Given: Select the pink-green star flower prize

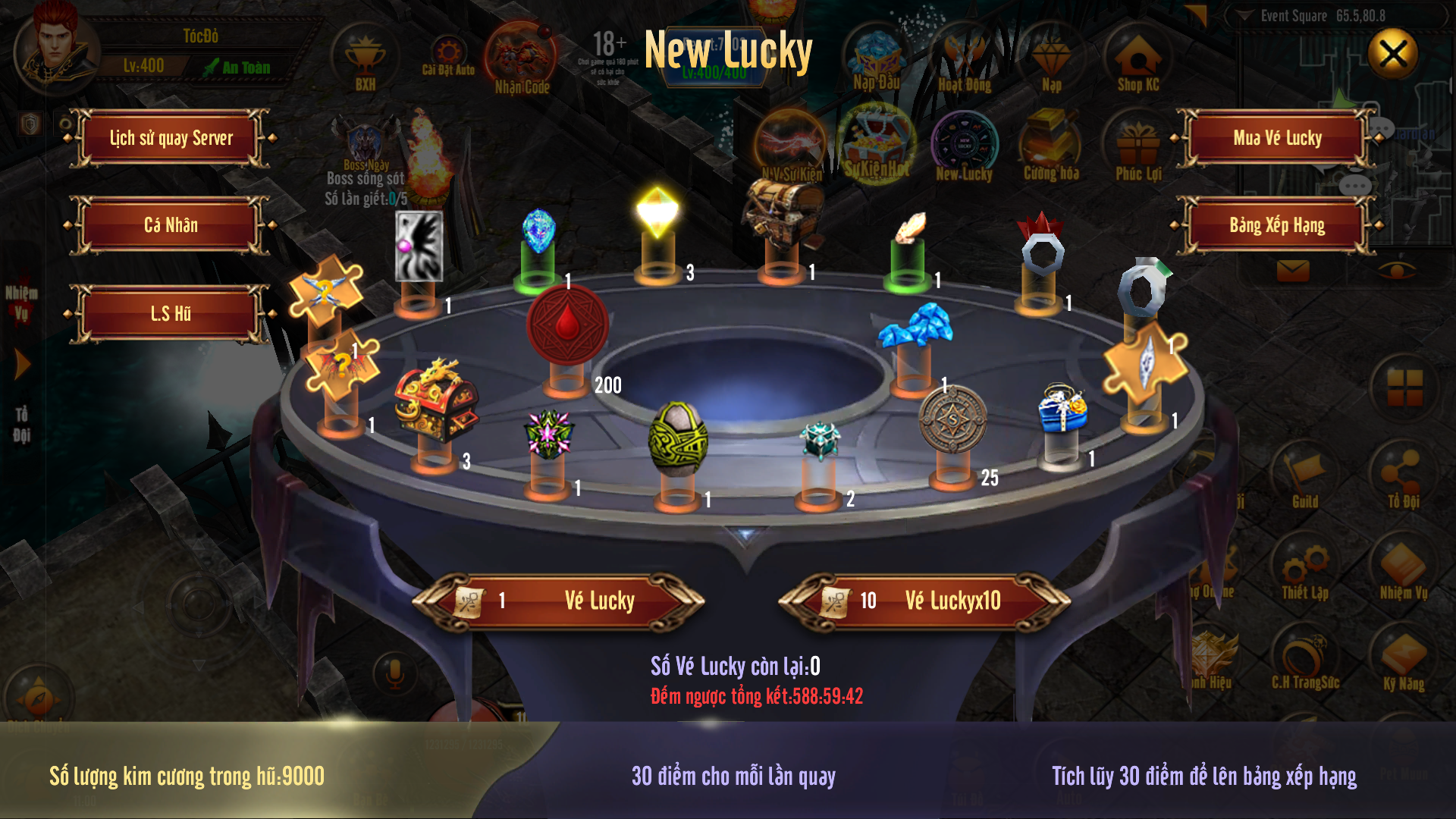Looking at the screenshot, I should pos(548,434).
